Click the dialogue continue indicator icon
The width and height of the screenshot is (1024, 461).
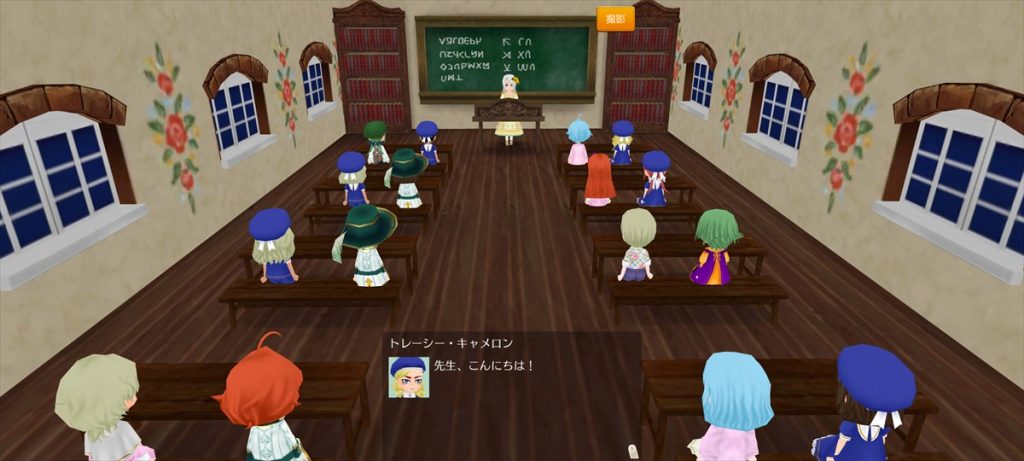(x=632, y=450)
